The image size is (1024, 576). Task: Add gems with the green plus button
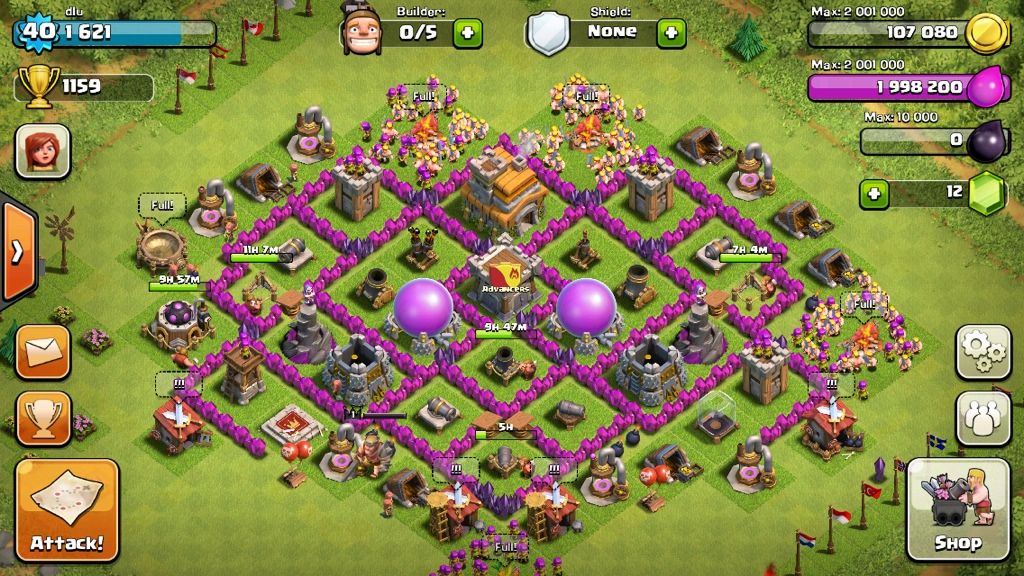click(874, 192)
